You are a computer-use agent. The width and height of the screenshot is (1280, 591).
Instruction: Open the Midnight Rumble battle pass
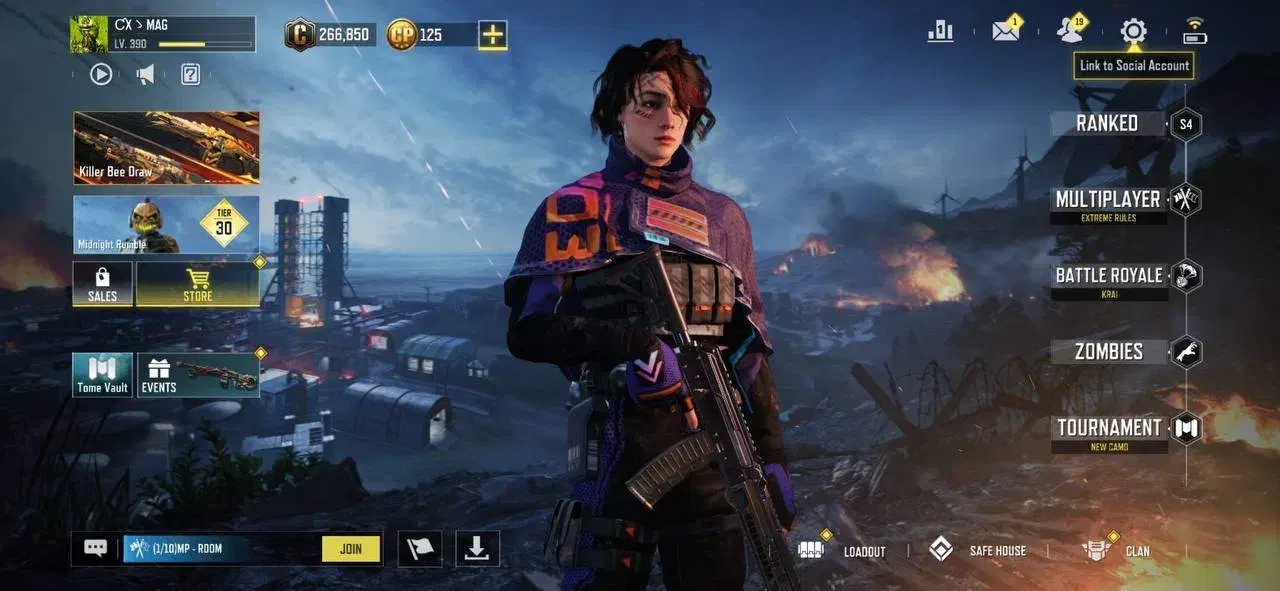point(166,224)
